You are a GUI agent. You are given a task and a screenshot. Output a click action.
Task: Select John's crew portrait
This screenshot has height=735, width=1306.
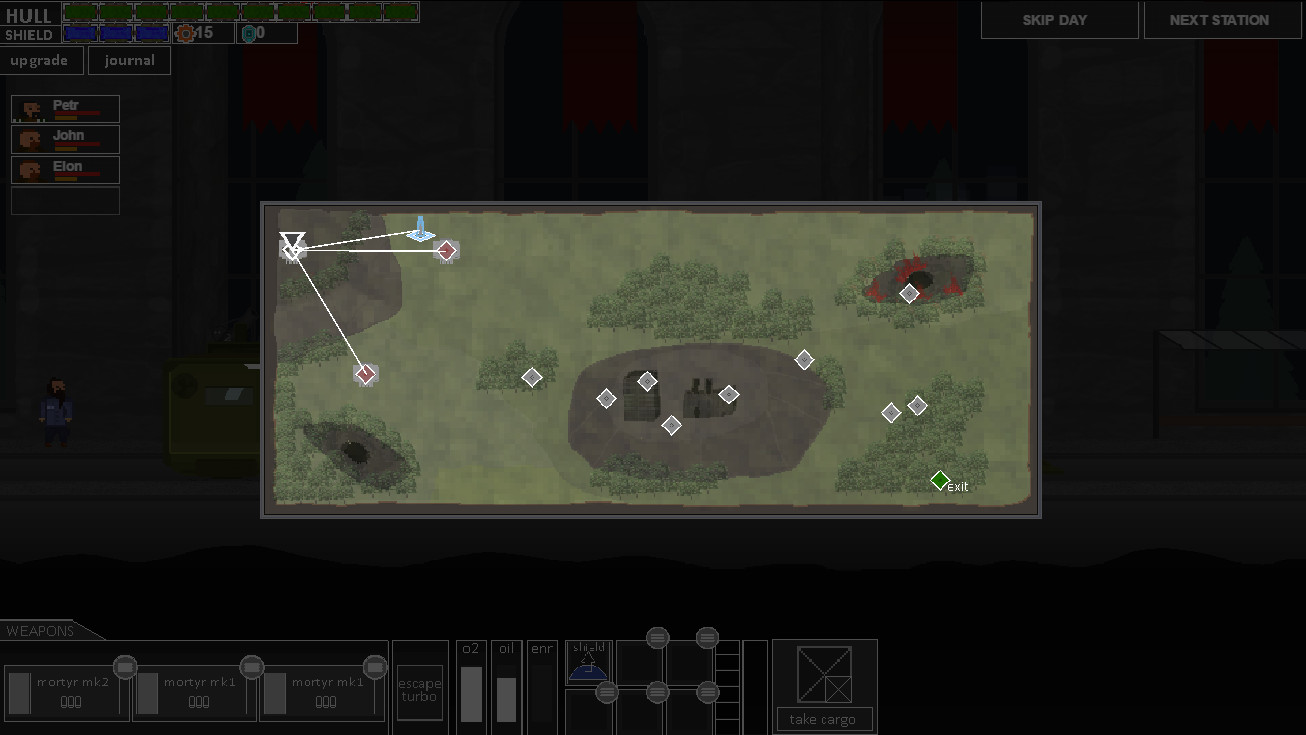65,139
